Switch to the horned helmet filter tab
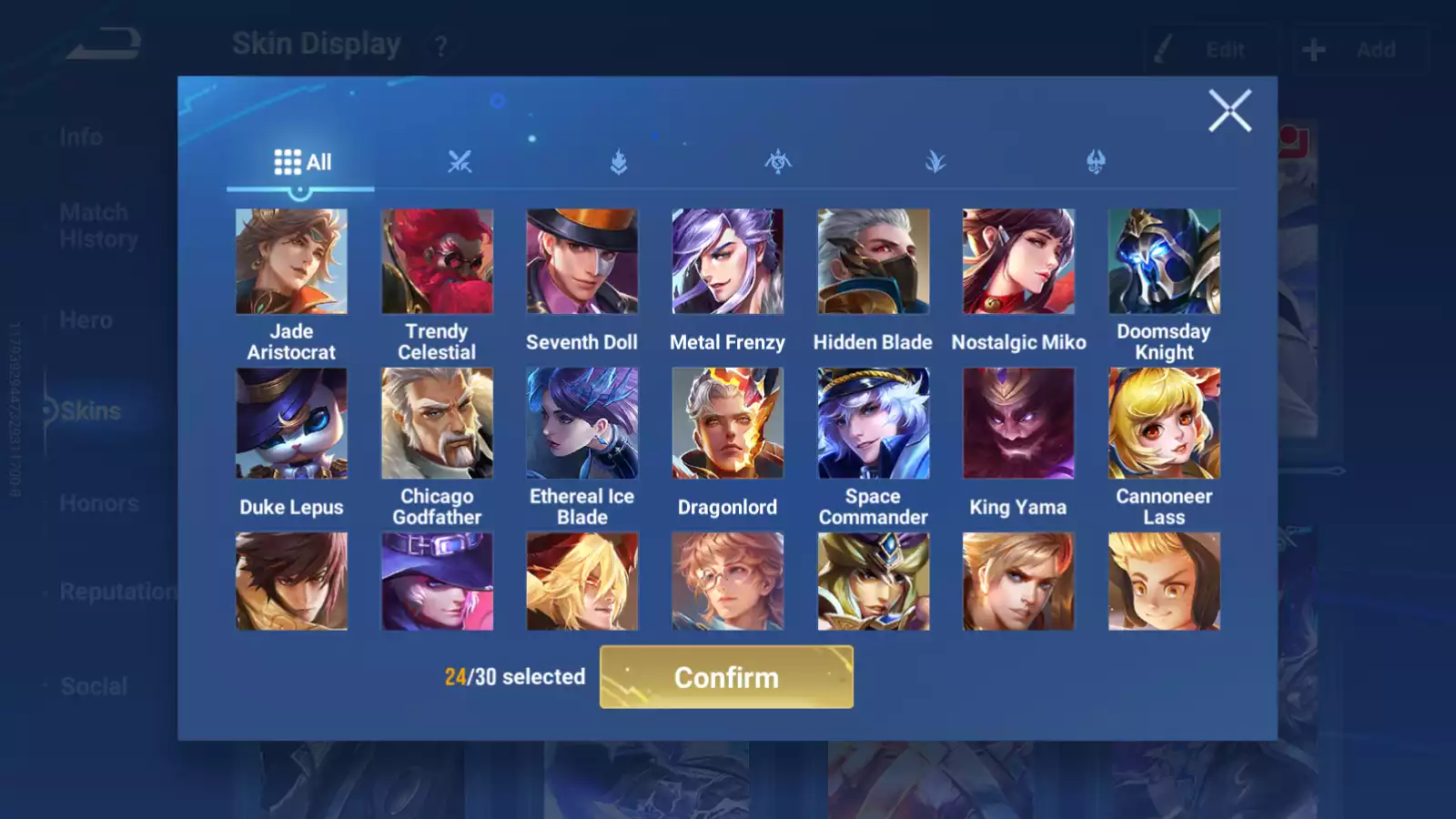Image resolution: width=1456 pixels, height=819 pixels. click(x=1096, y=163)
